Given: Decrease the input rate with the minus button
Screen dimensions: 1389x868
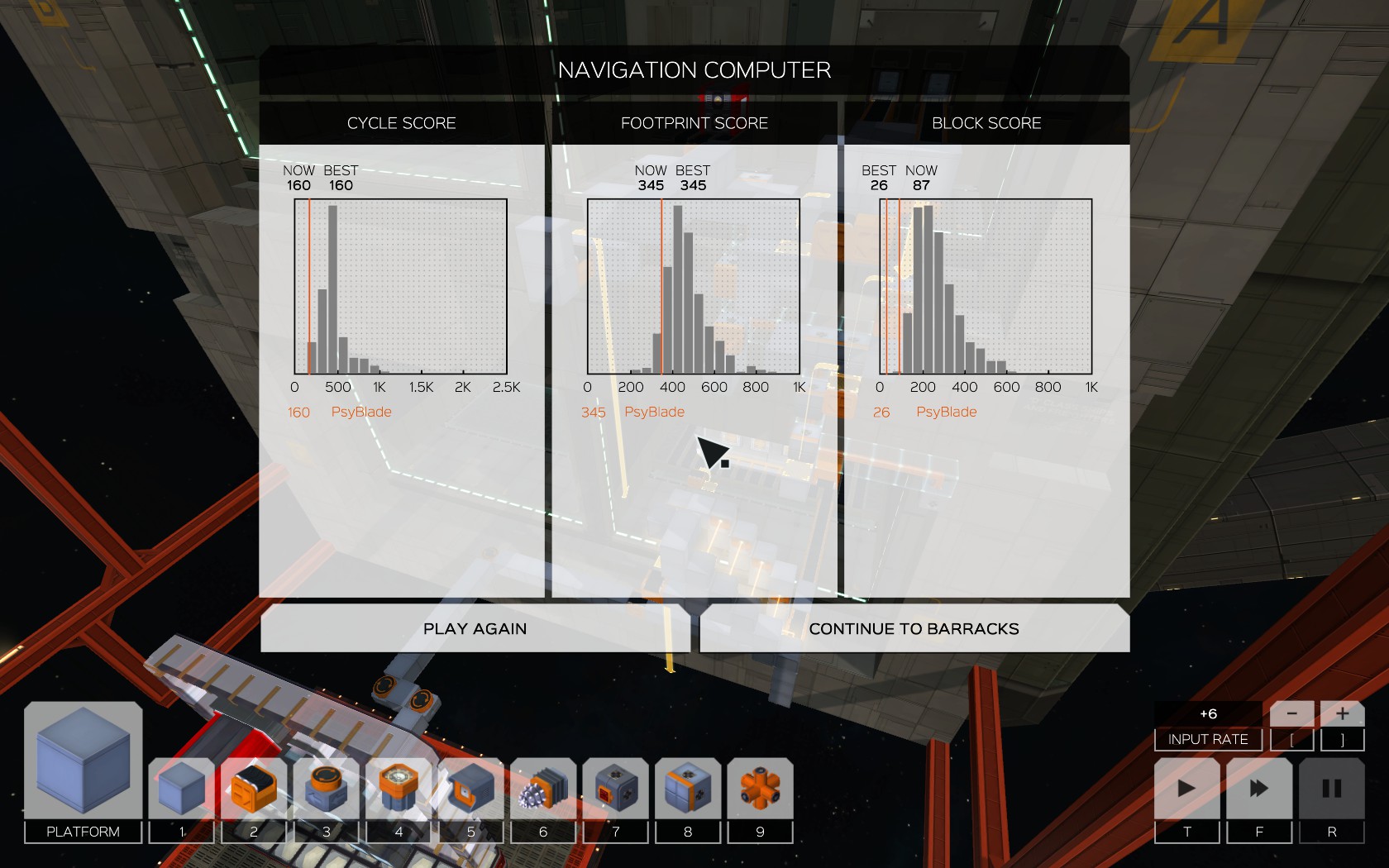Looking at the screenshot, I should (x=1291, y=713).
